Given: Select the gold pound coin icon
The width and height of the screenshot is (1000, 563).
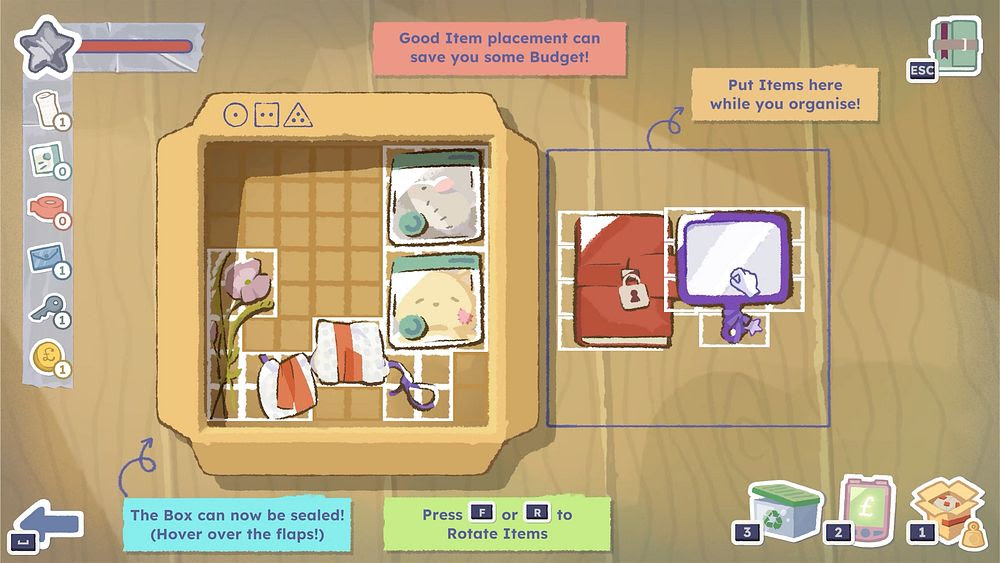Looking at the screenshot, I should click(x=46, y=356).
